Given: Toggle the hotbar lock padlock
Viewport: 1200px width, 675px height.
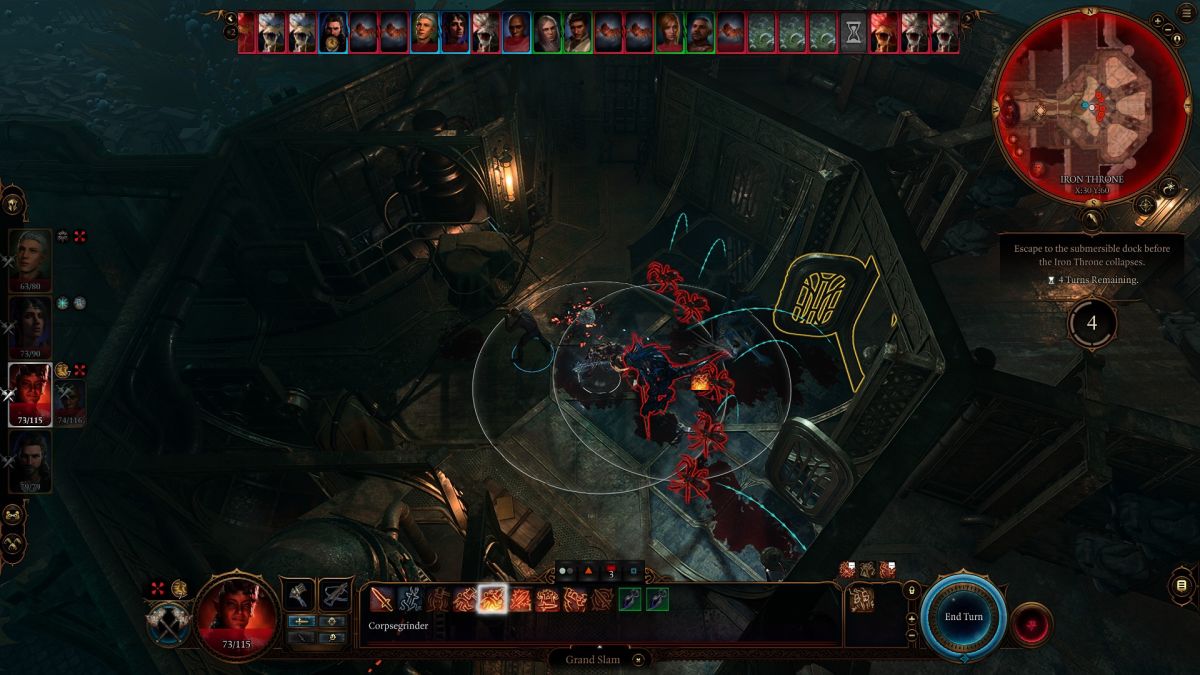Looking at the screenshot, I should point(911,591).
